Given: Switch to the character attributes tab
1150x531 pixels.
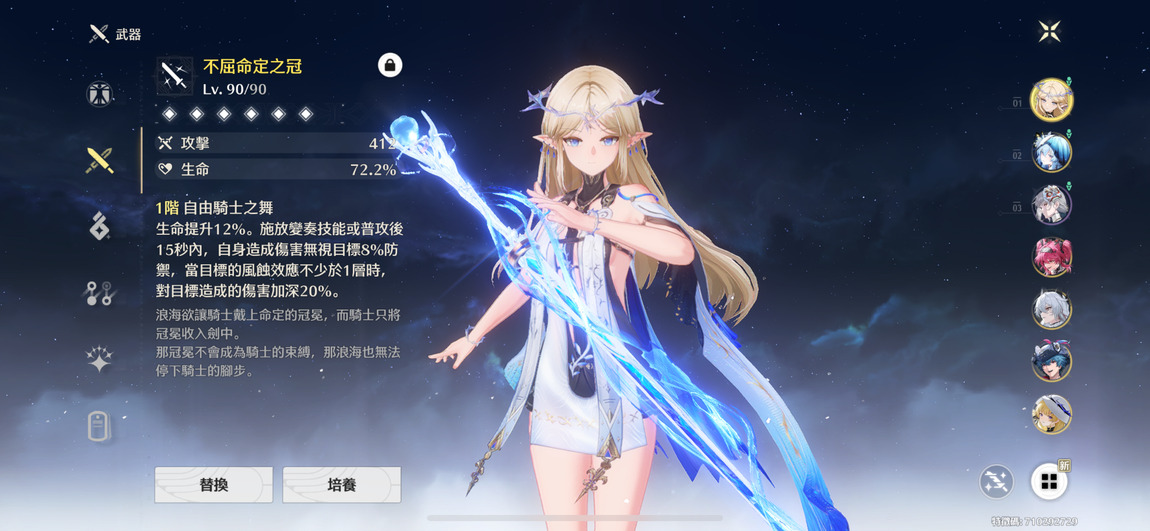Looking at the screenshot, I should pos(99,94).
